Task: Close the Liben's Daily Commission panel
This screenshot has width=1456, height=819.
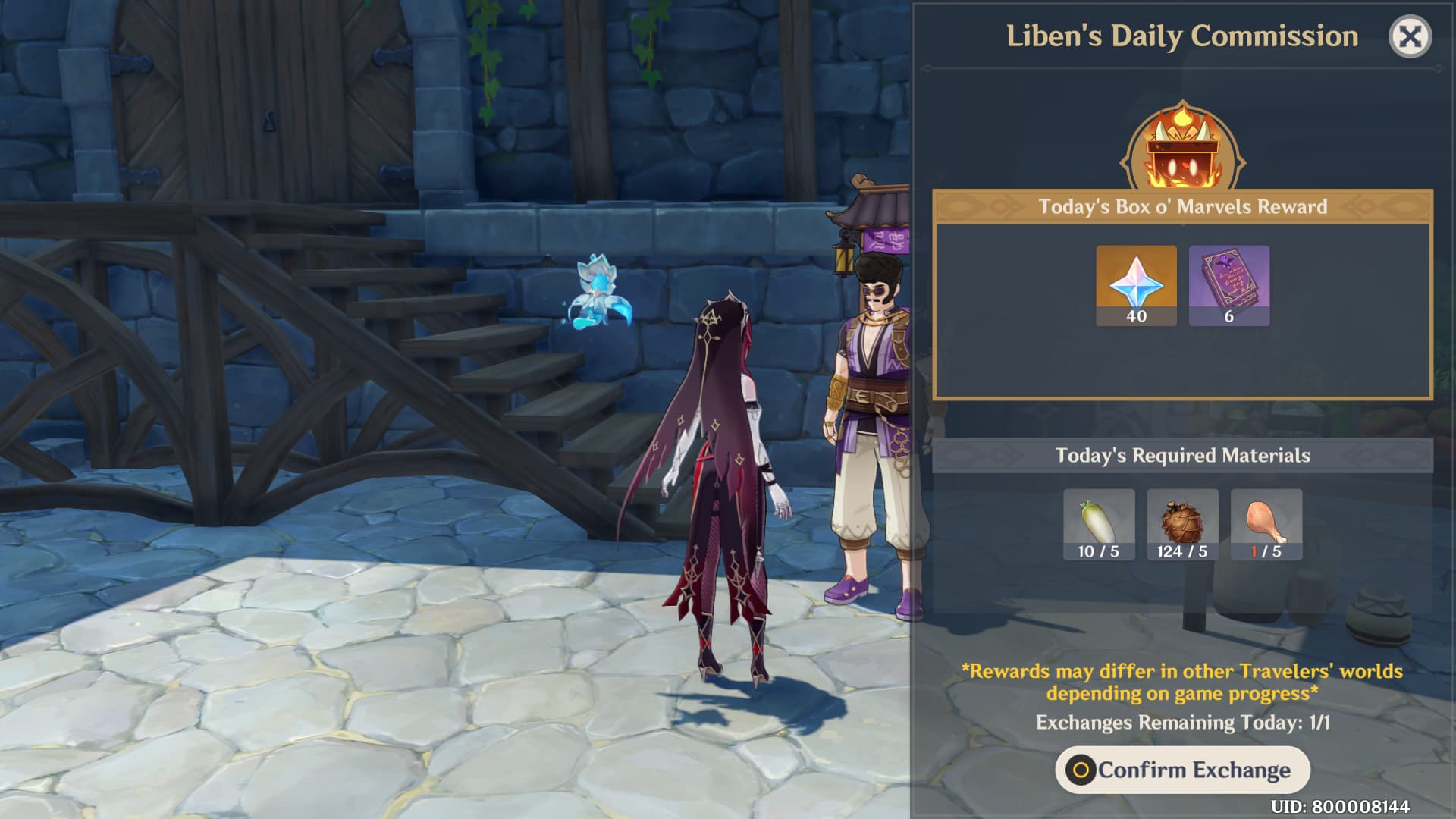Action: click(x=1410, y=36)
